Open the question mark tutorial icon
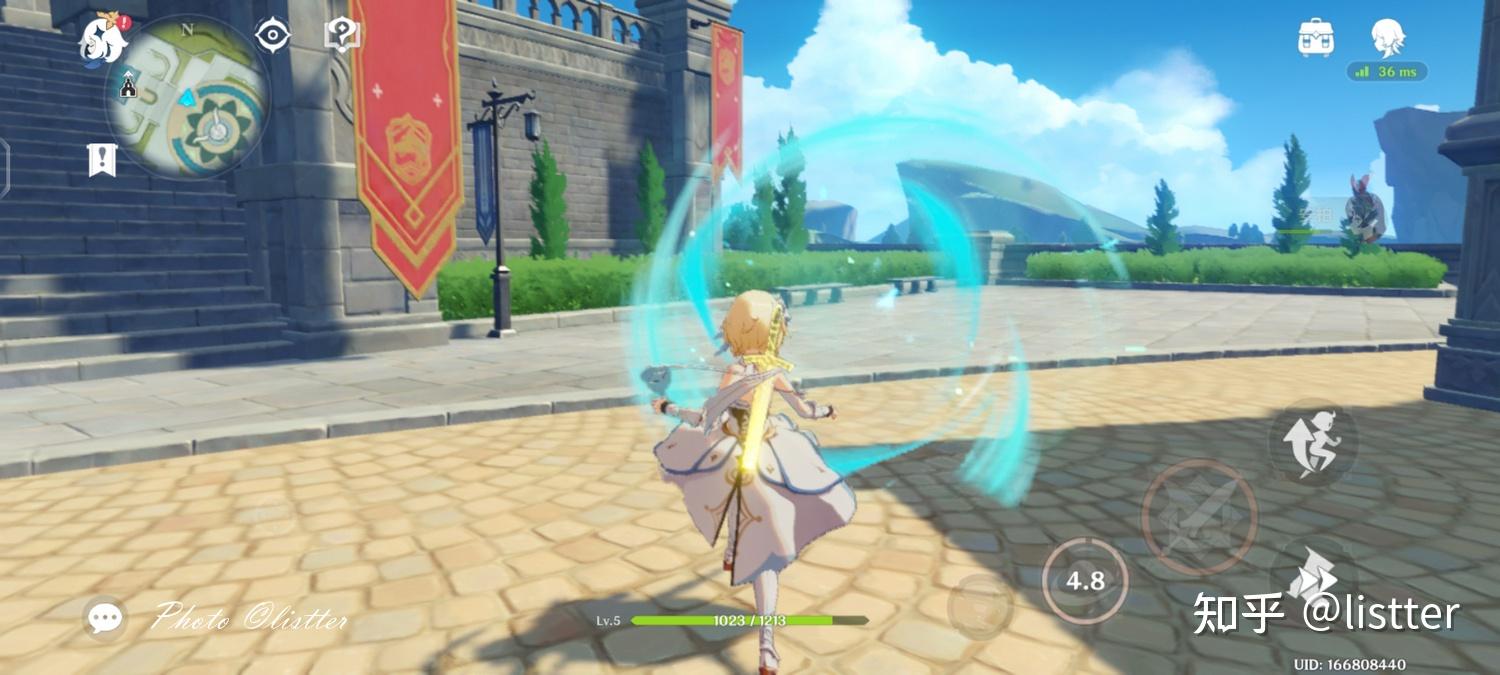1500x675 pixels. click(342, 35)
